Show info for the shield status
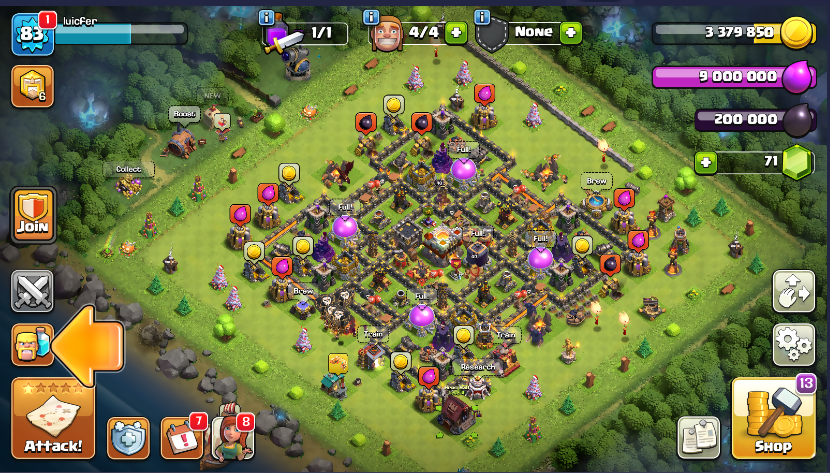Viewport: 830px width, 473px height. pos(483,18)
